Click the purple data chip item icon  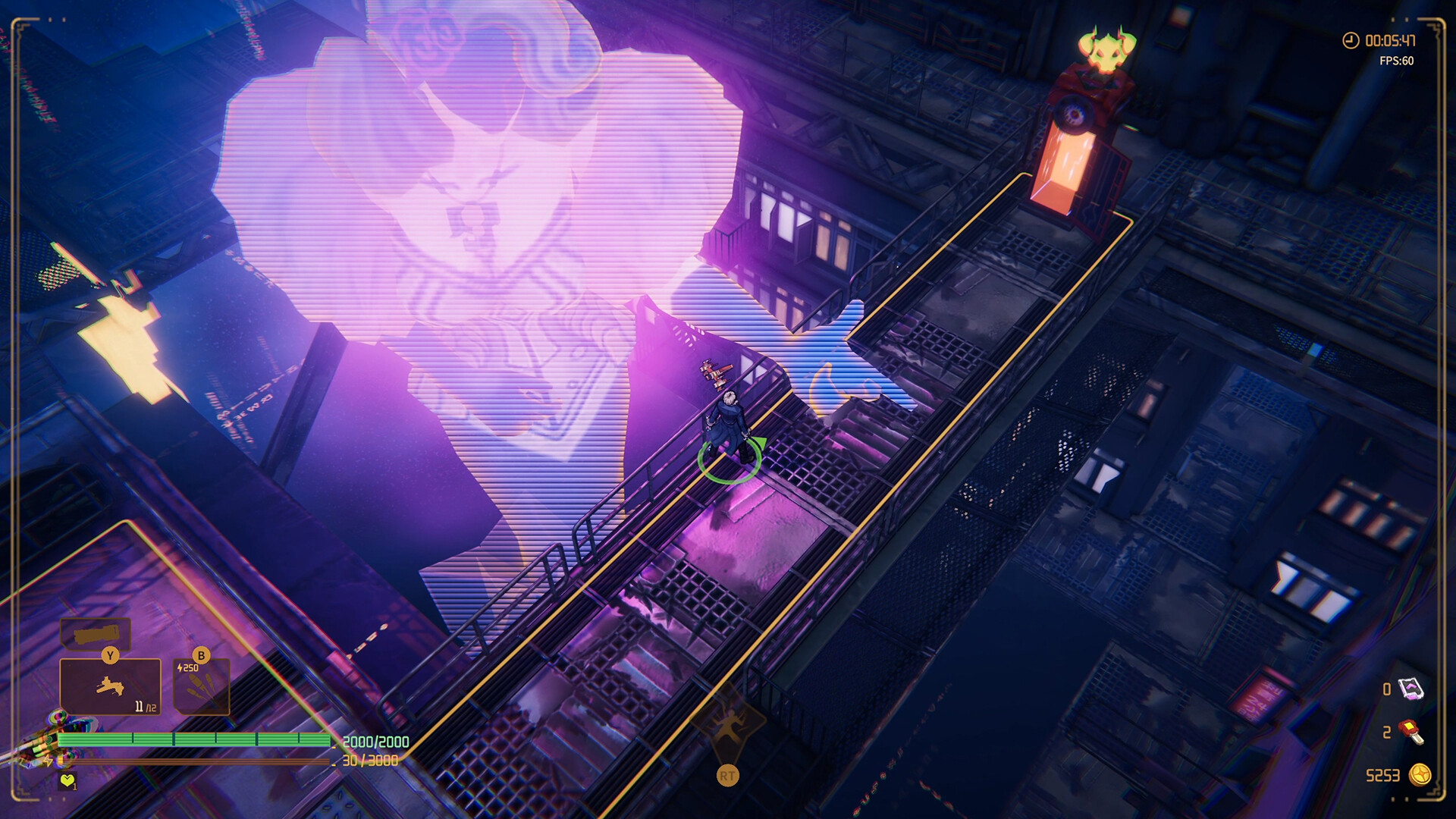[1411, 688]
